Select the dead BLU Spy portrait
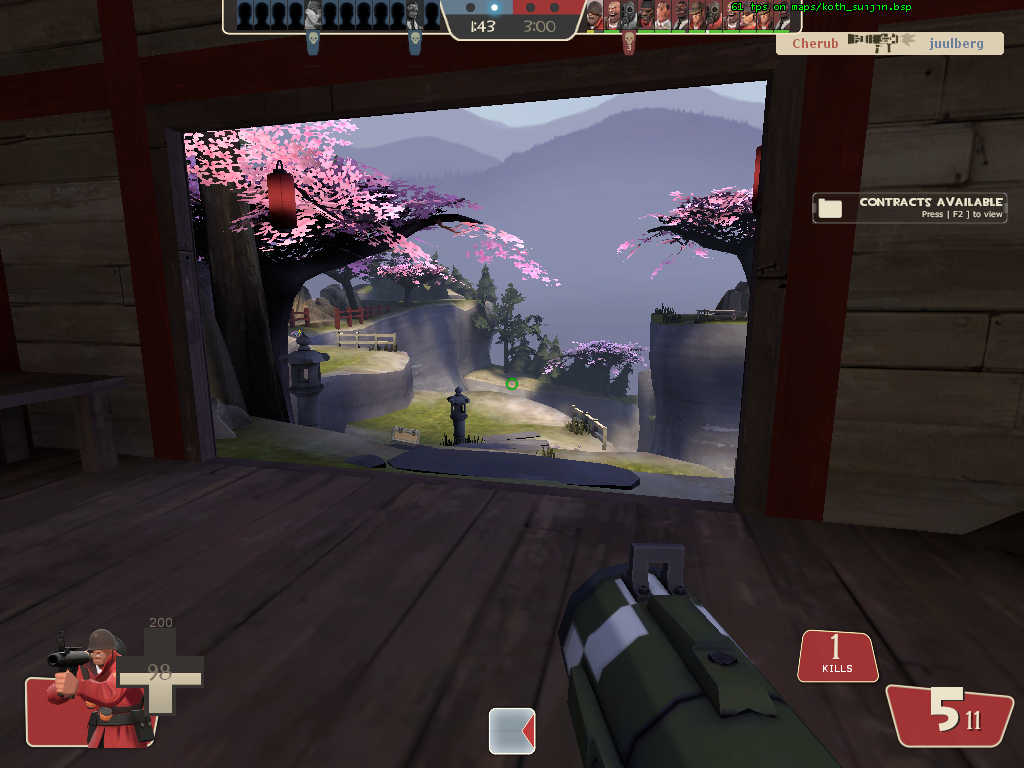The image size is (1024, 768). pos(414,15)
